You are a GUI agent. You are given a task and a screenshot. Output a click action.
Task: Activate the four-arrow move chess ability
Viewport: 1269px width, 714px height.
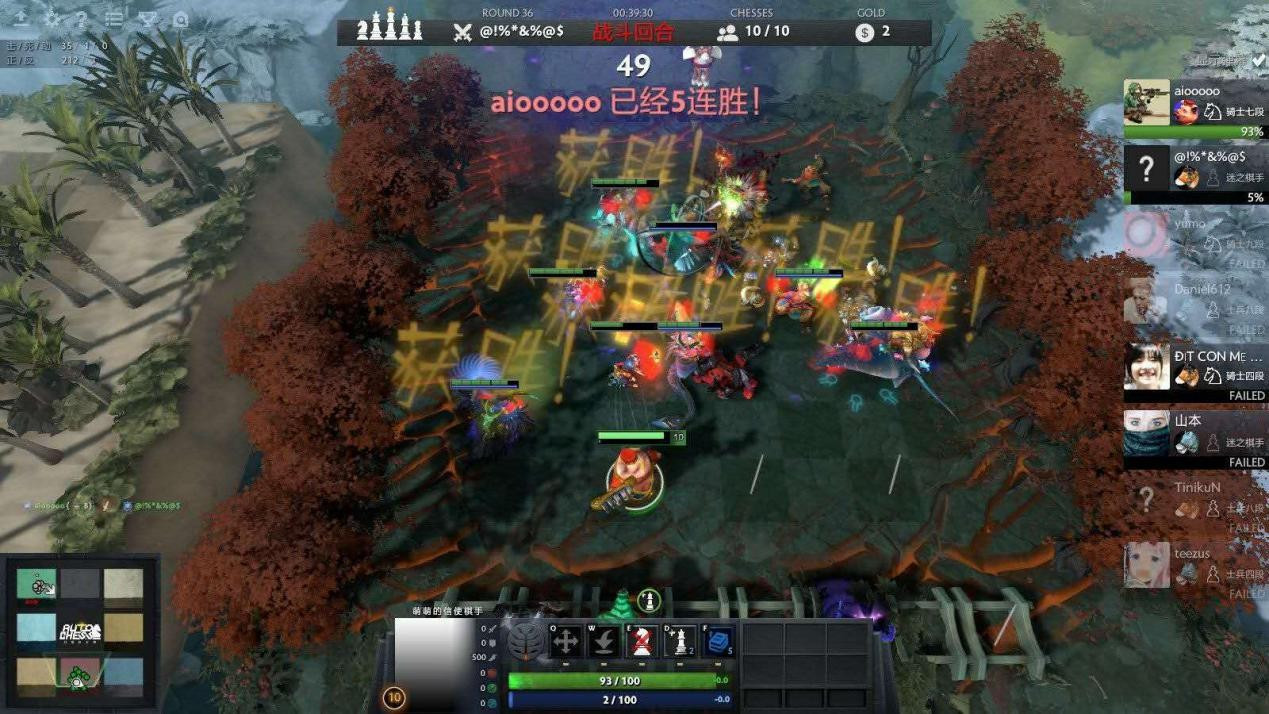565,641
